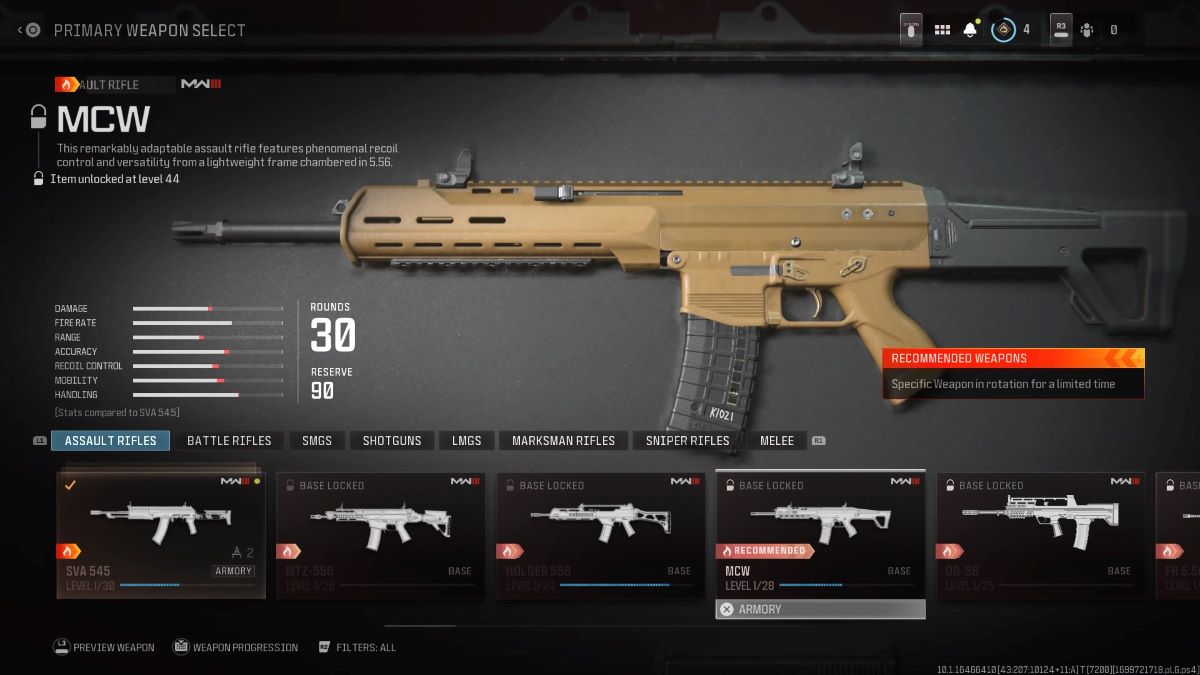This screenshot has width=1200, height=675.
Task: Choose the DG-58 weapon card
Action: pos(1040,535)
